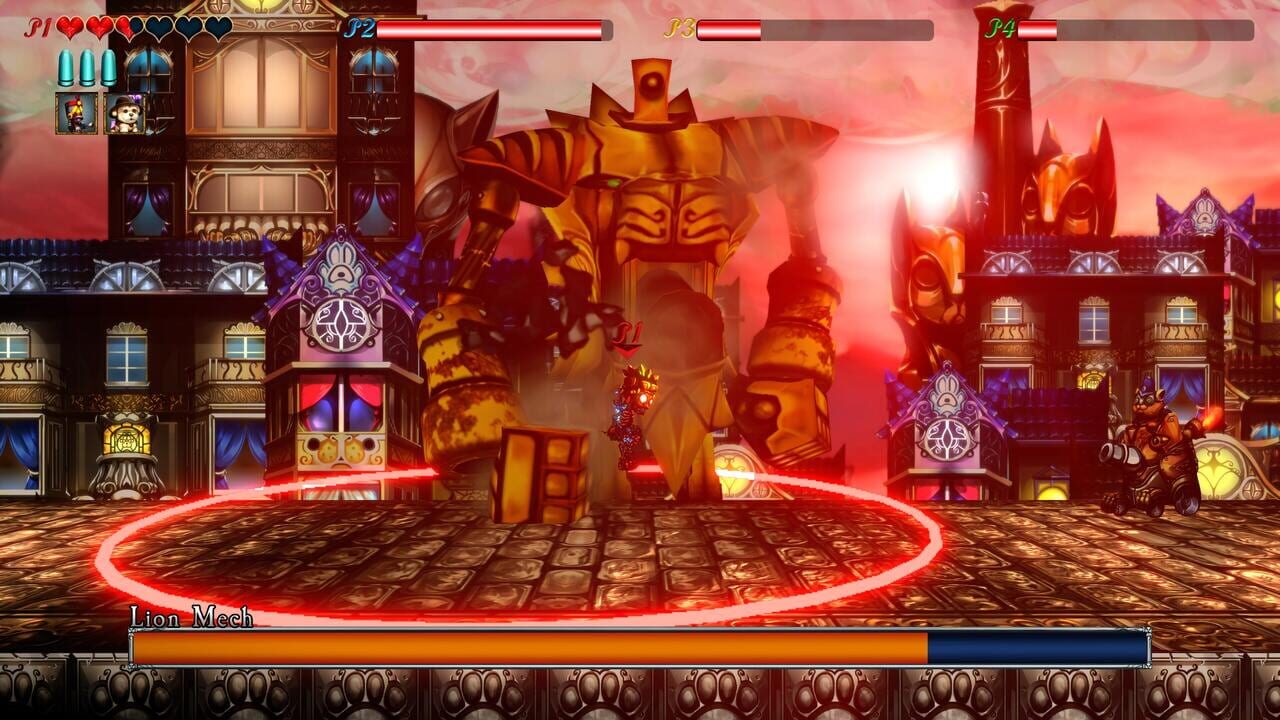Click the P1 label in the top-left HUD
The height and width of the screenshot is (720, 1280).
click(39, 28)
